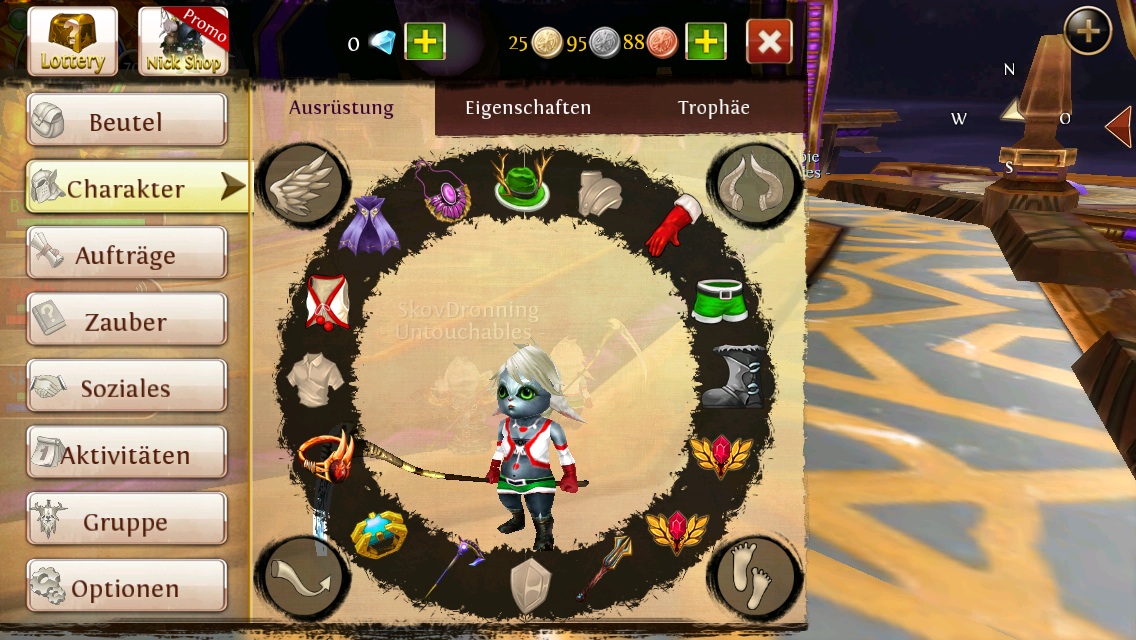This screenshot has height=640, width=1136.
Task: Buy more coins with the plus button
Action: point(706,42)
